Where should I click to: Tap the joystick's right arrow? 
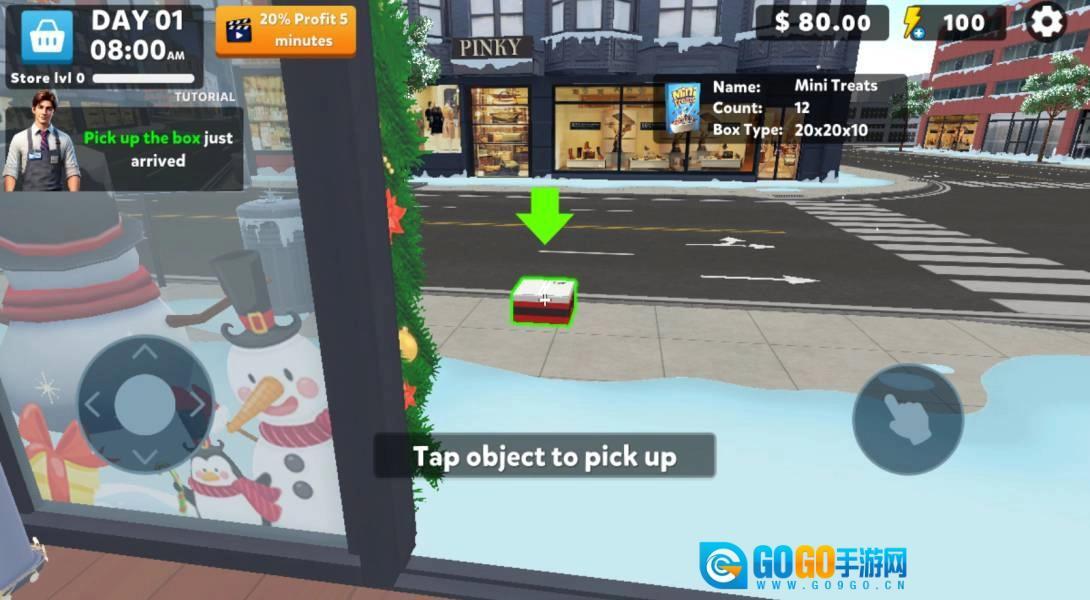coord(198,404)
